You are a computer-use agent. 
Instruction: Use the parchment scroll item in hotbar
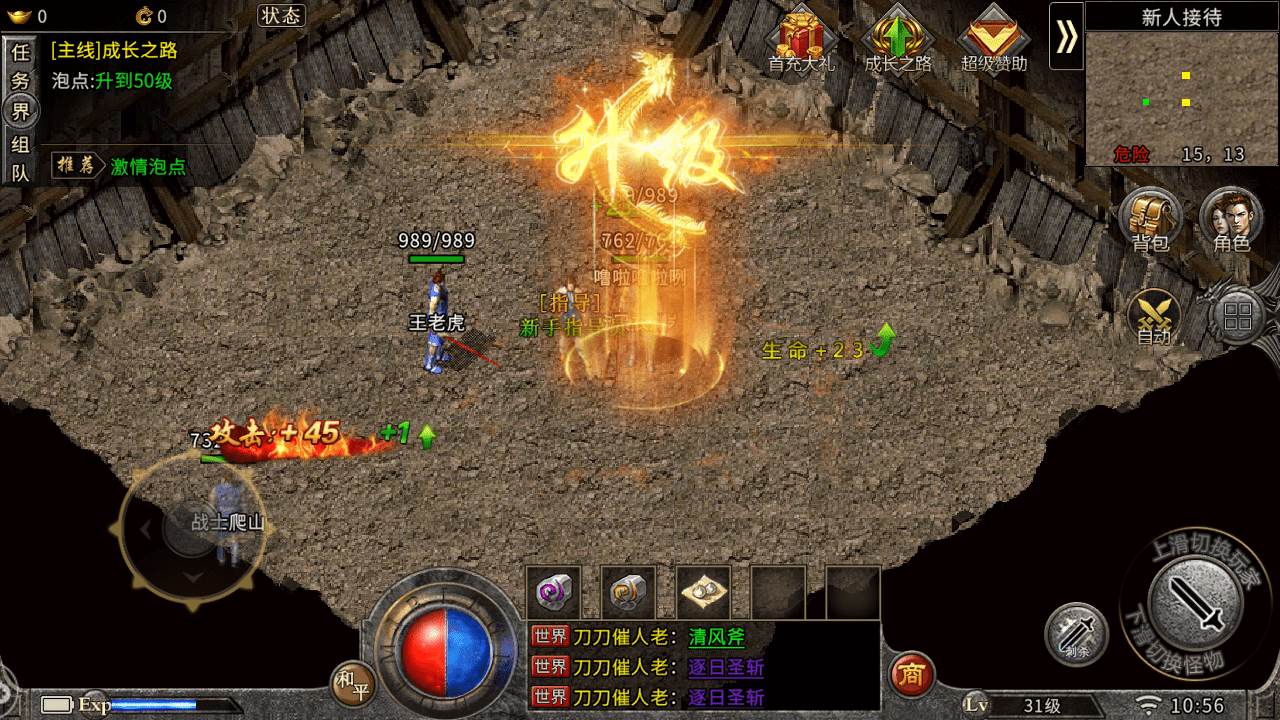[703, 593]
